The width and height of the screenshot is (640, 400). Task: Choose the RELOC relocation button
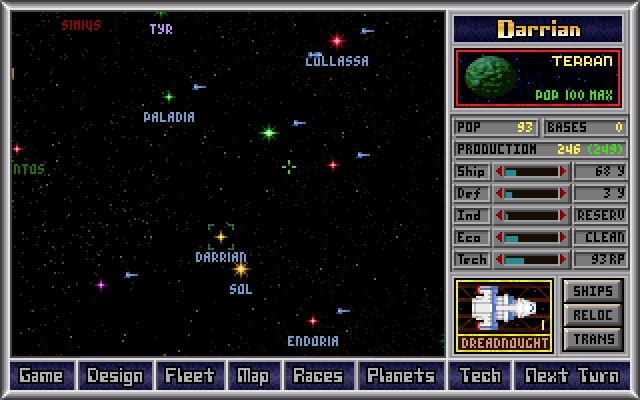coord(593,315)
